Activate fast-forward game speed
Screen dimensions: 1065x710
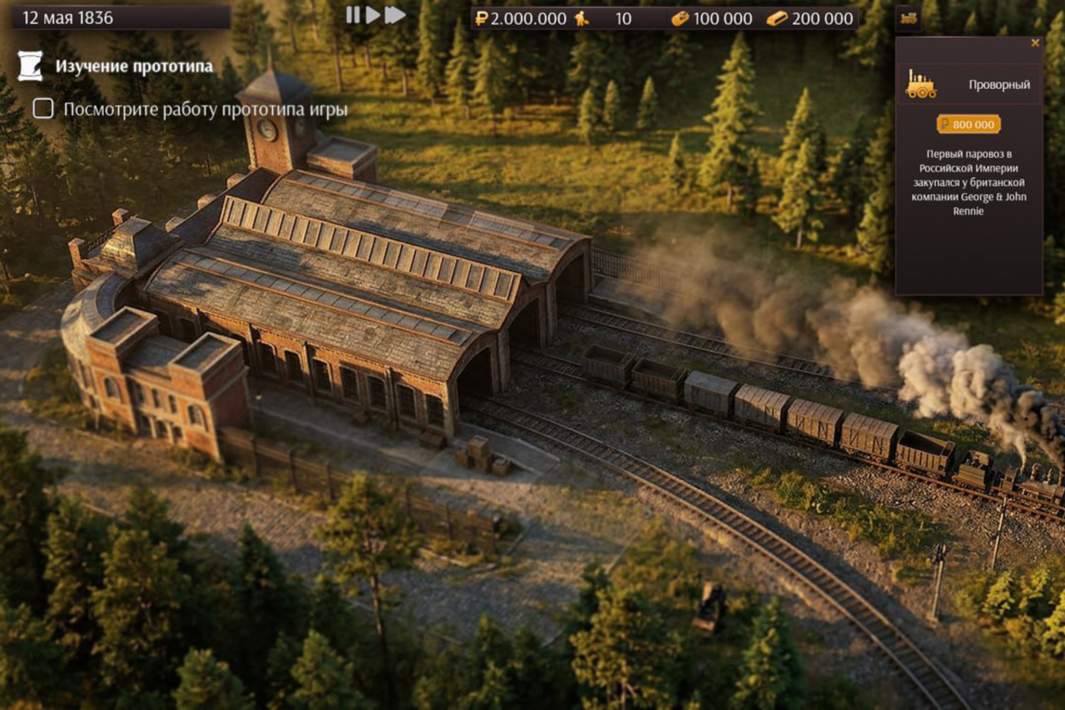pos(395,15)
